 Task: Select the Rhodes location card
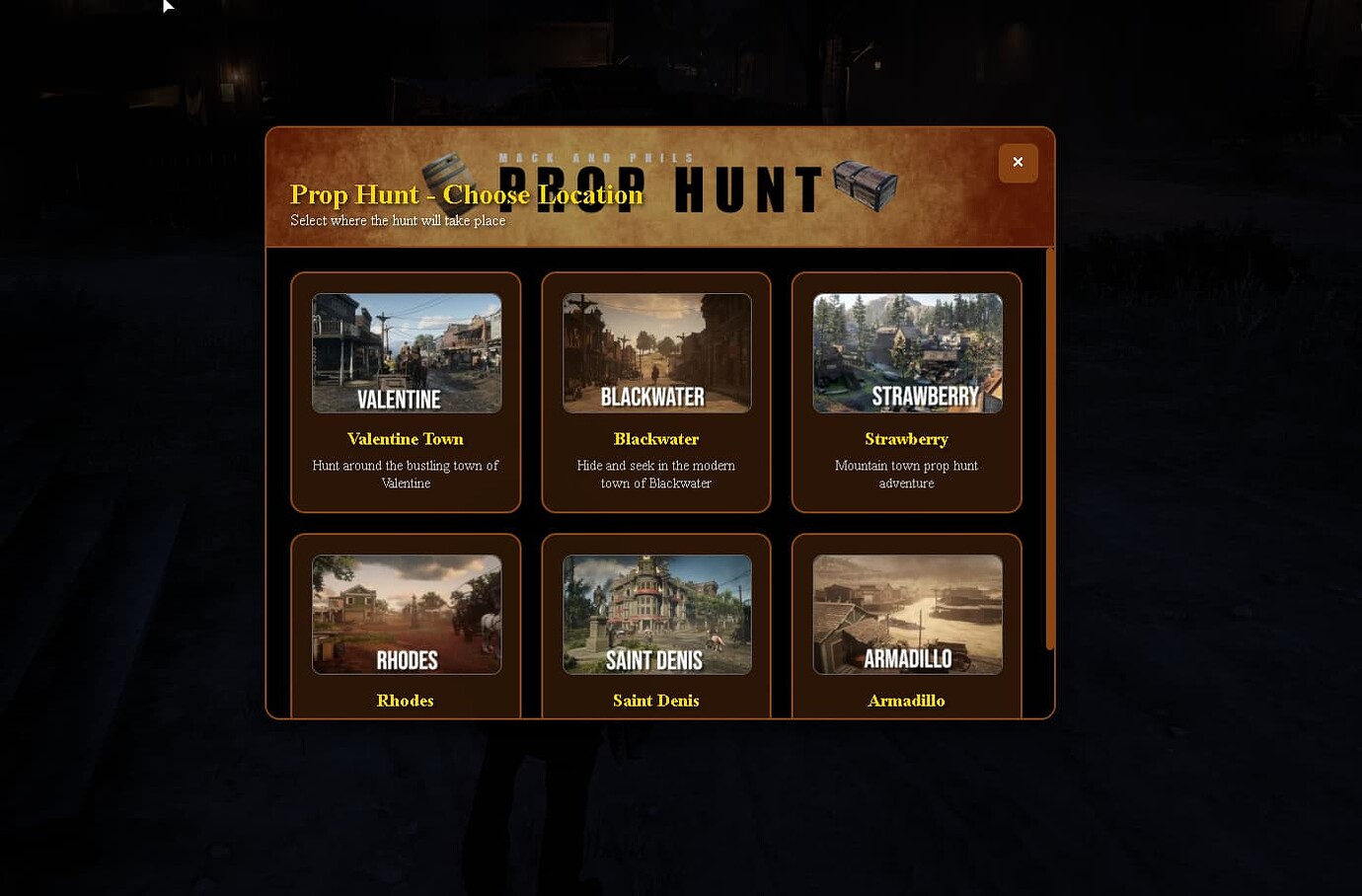pyautogui.click(x=405, y=627)
